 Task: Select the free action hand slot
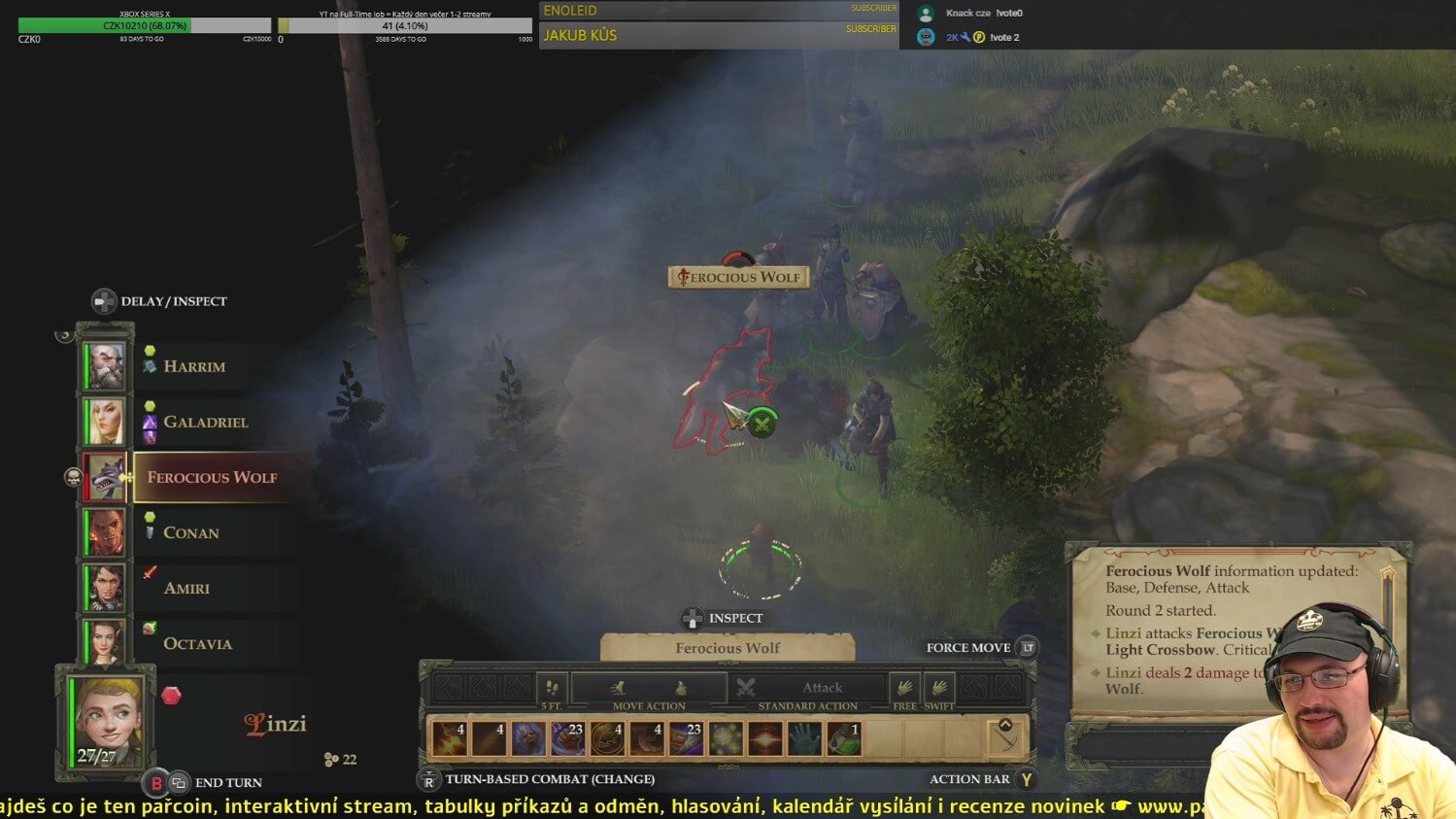[x=904, y=688]
